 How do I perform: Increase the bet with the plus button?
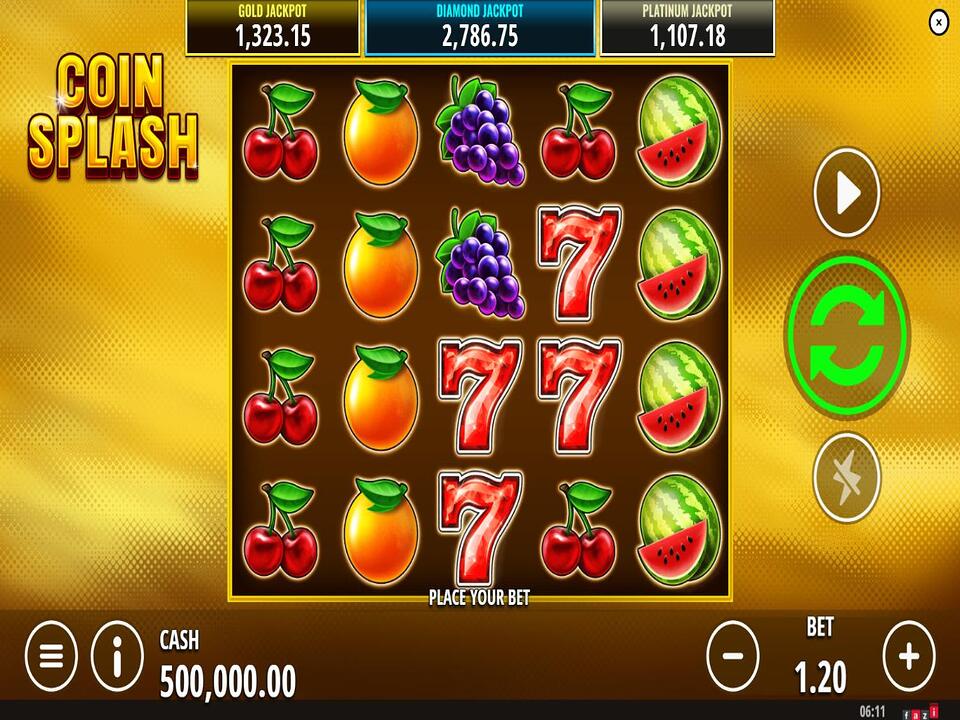click(x=908, y=656)
